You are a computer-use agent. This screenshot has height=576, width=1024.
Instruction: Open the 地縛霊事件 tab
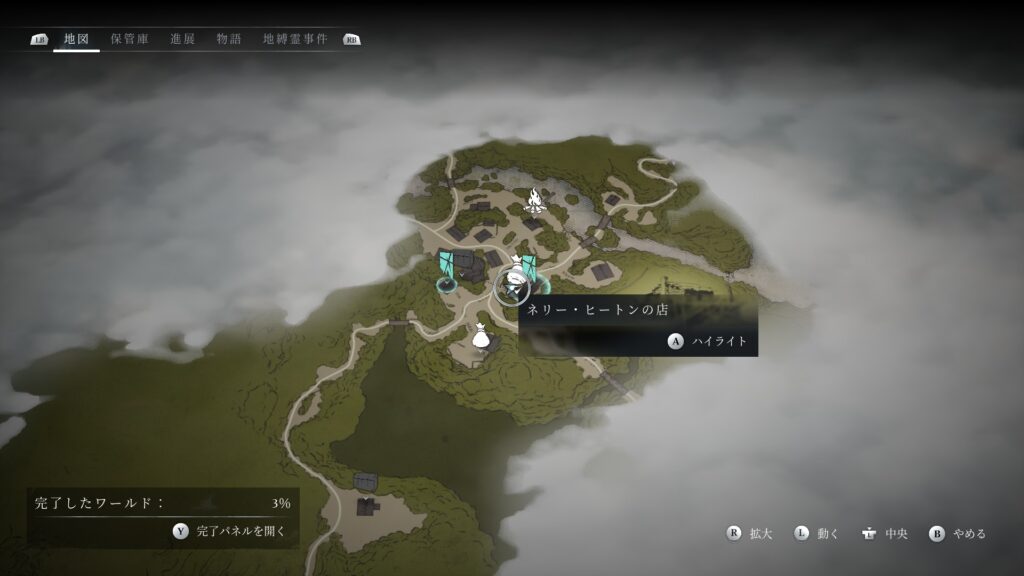click(294, 40)
